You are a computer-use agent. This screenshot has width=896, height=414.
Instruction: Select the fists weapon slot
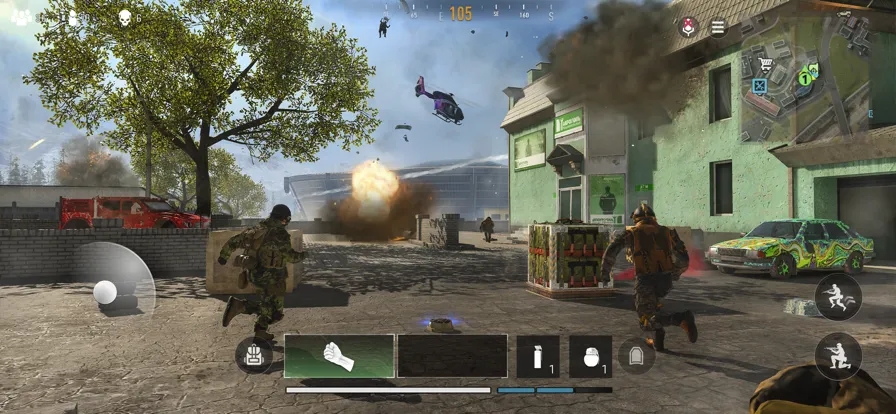coord(339,356)
